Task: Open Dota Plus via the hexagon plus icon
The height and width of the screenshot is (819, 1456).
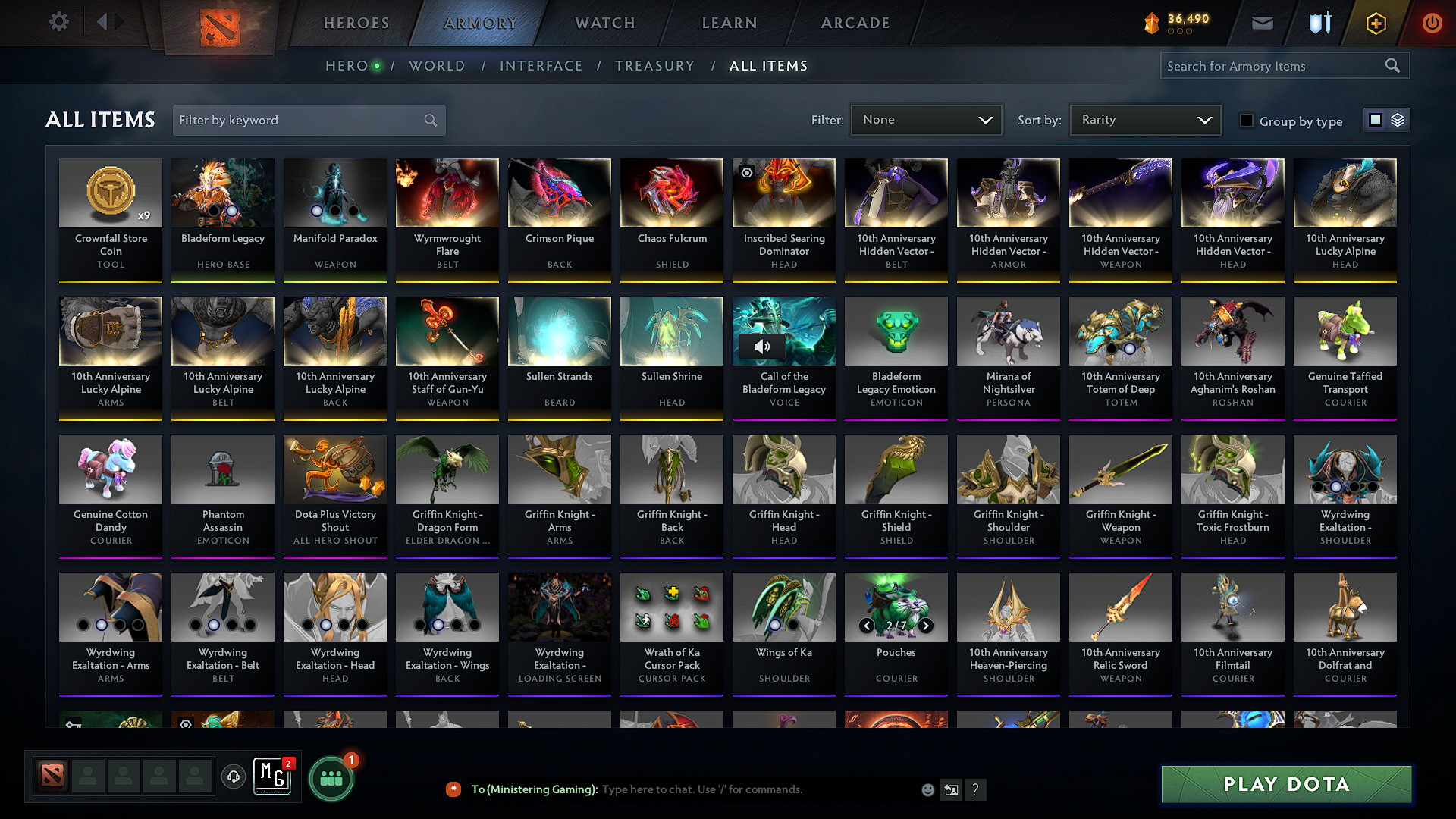Action: [x=1375, y=23]
